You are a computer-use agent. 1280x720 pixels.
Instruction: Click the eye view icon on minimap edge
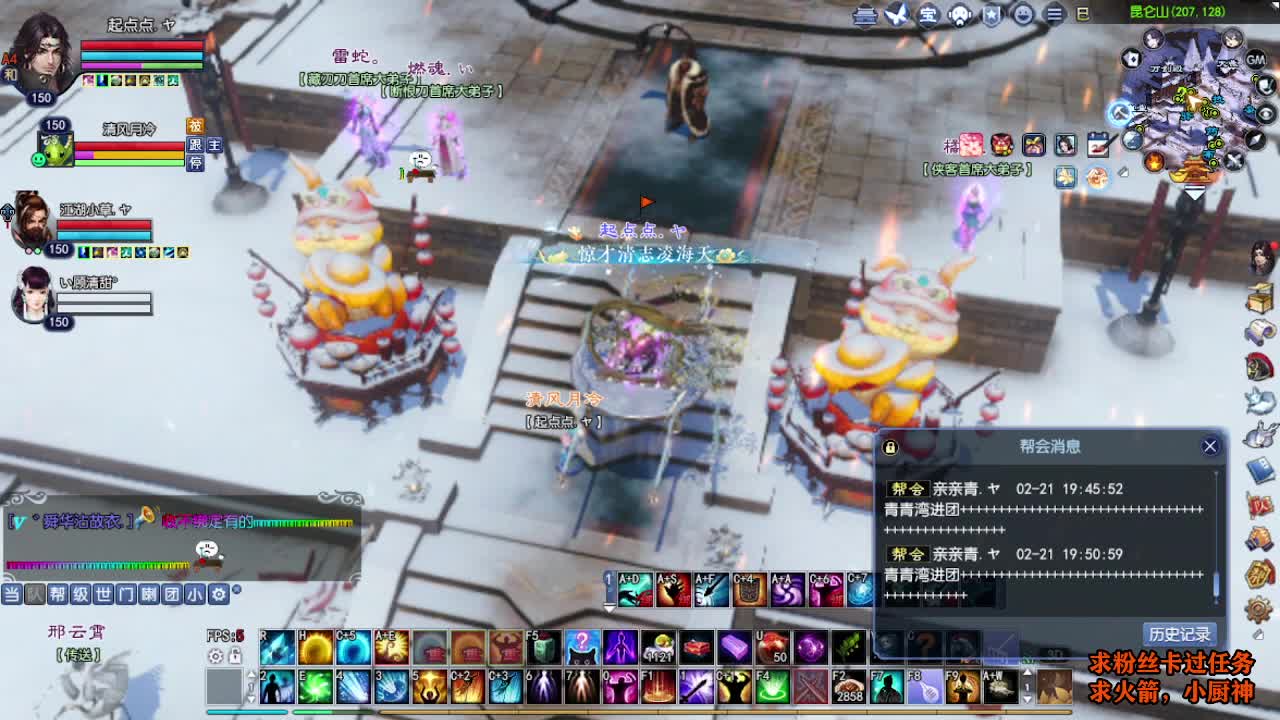(x=1266, y=113)
